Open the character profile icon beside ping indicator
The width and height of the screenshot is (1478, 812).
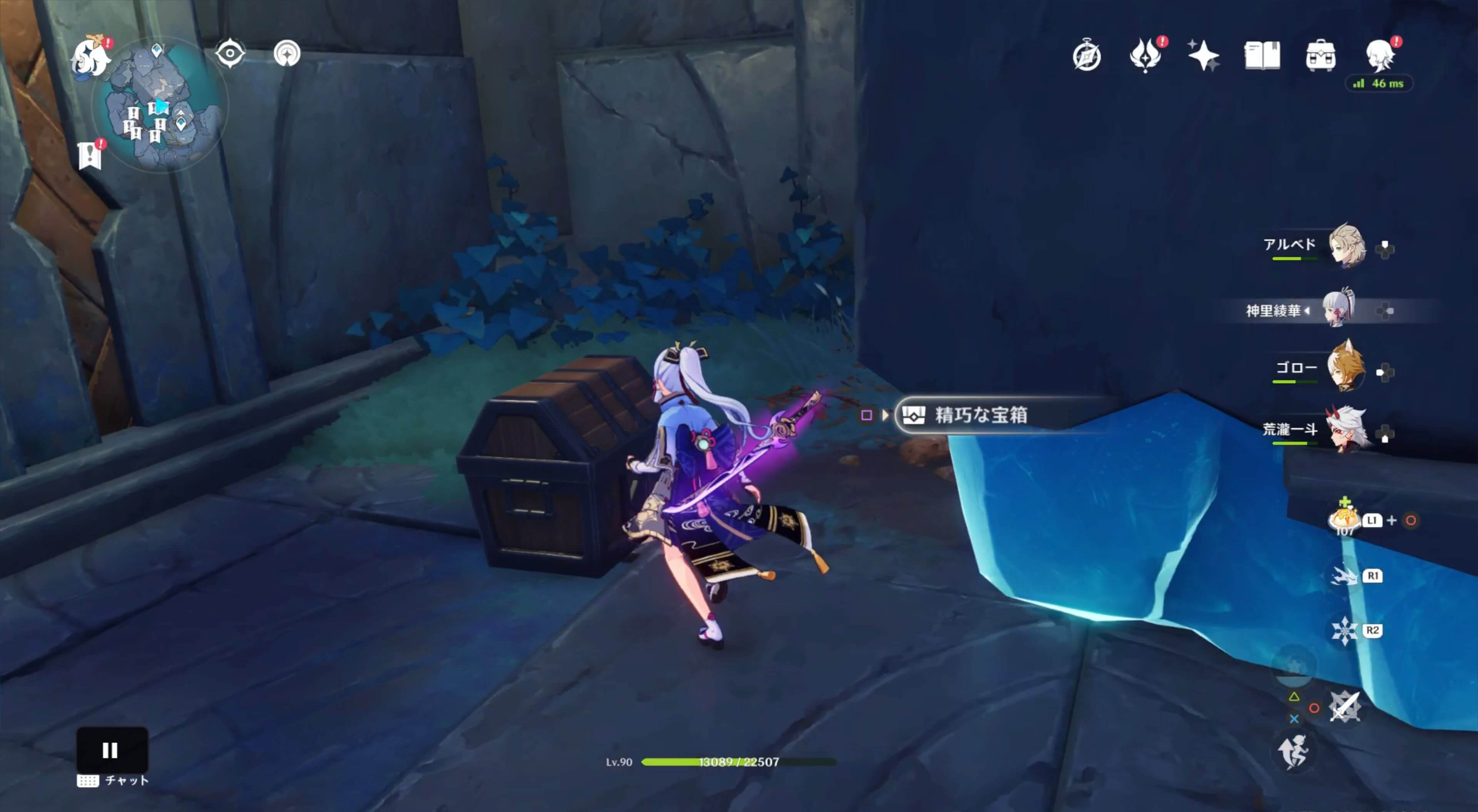1383,56
